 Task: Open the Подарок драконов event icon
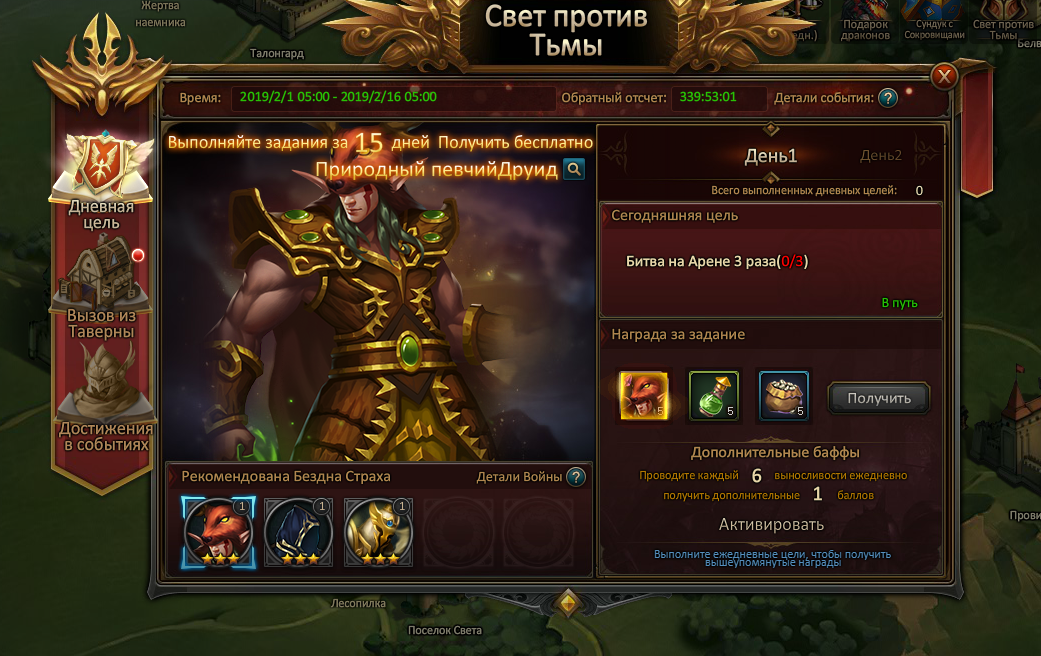tap(865, 20)
